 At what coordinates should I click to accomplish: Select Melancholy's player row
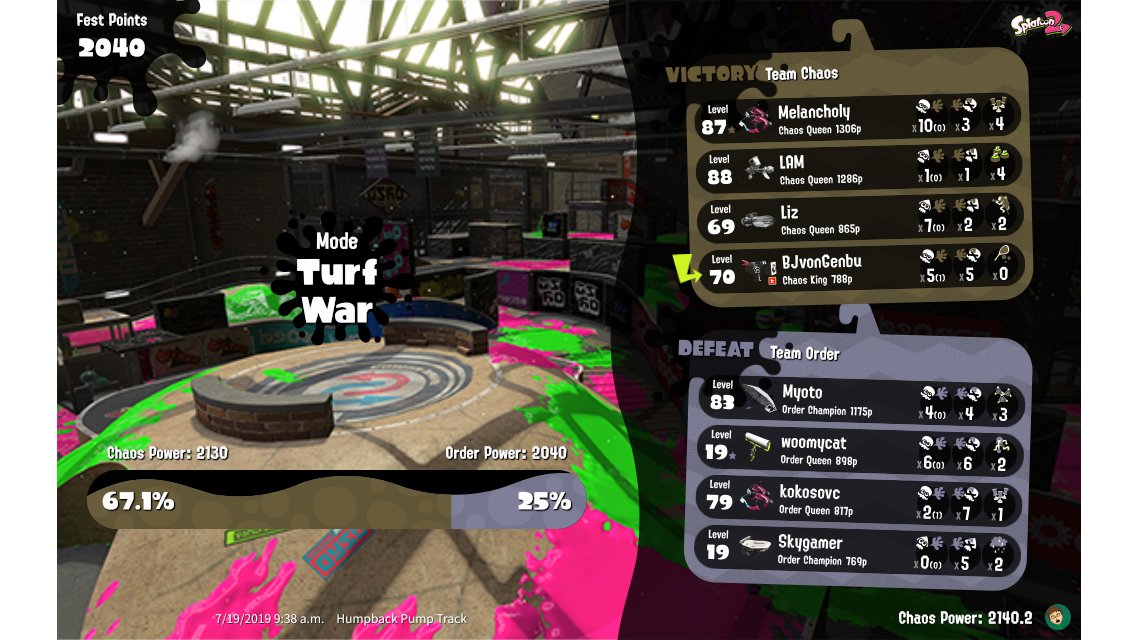coord(858,119)
